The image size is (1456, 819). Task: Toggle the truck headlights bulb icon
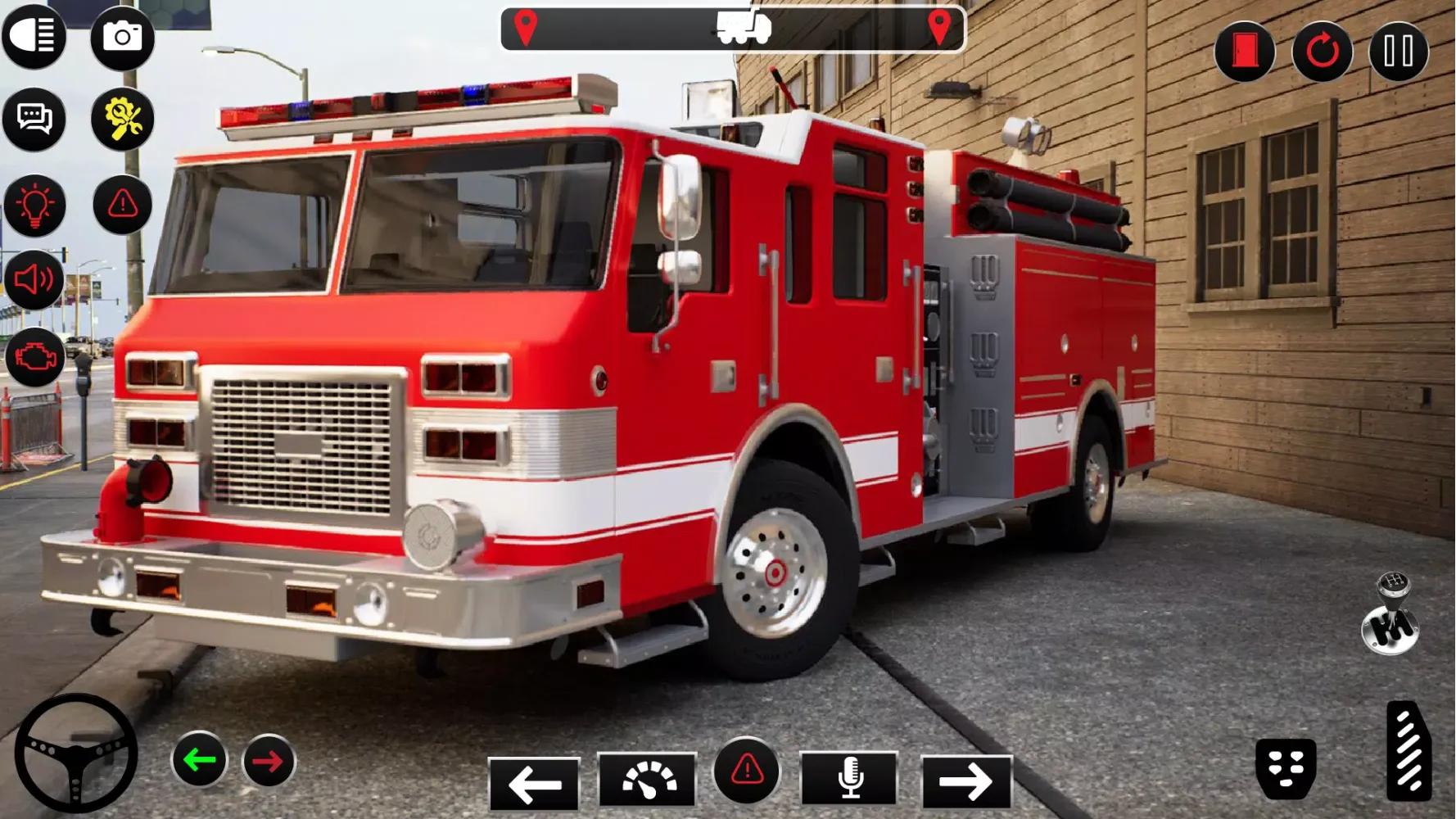click(34, 205)
